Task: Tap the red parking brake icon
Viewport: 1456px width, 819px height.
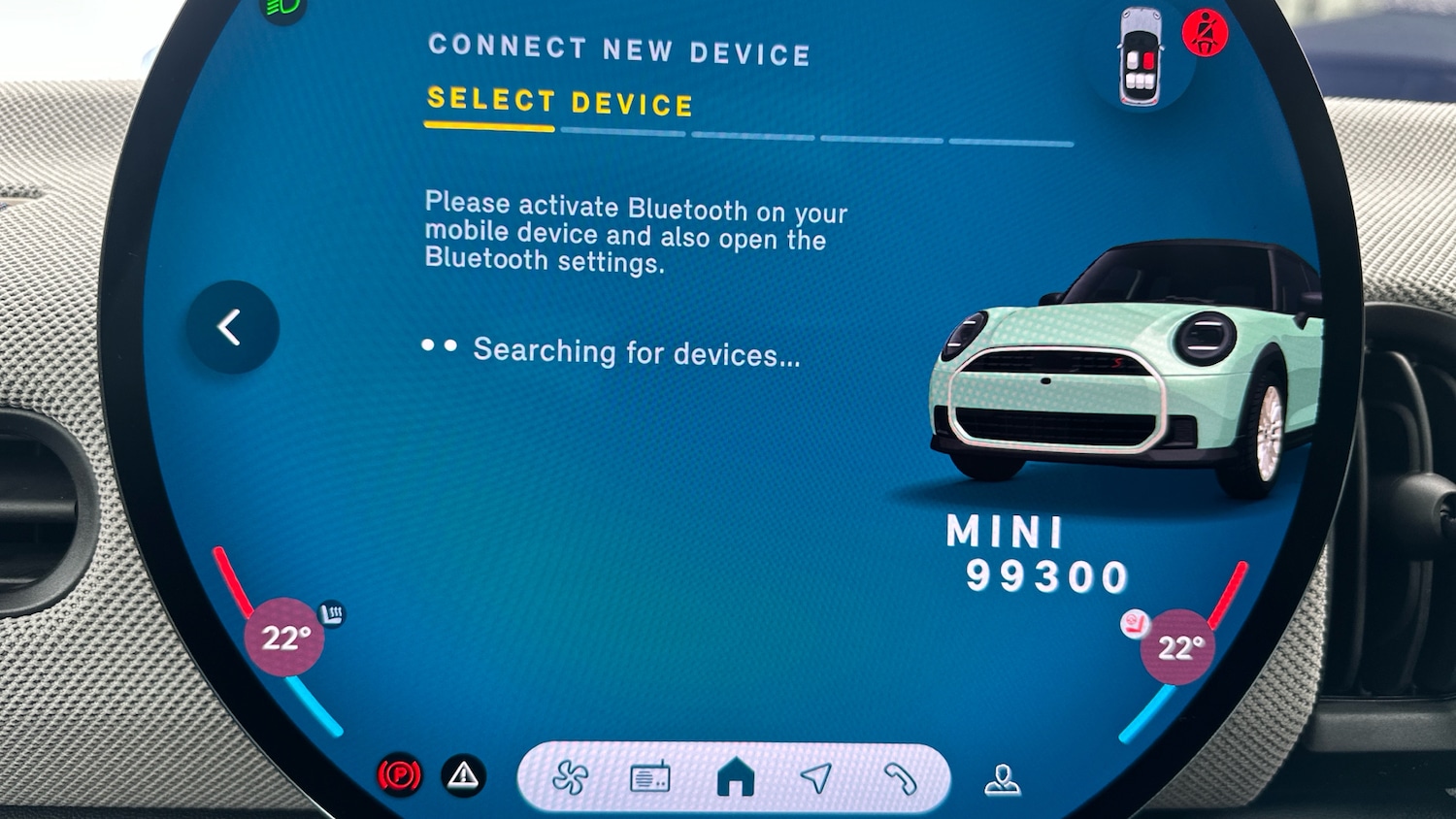Action: tap(400, 775)
